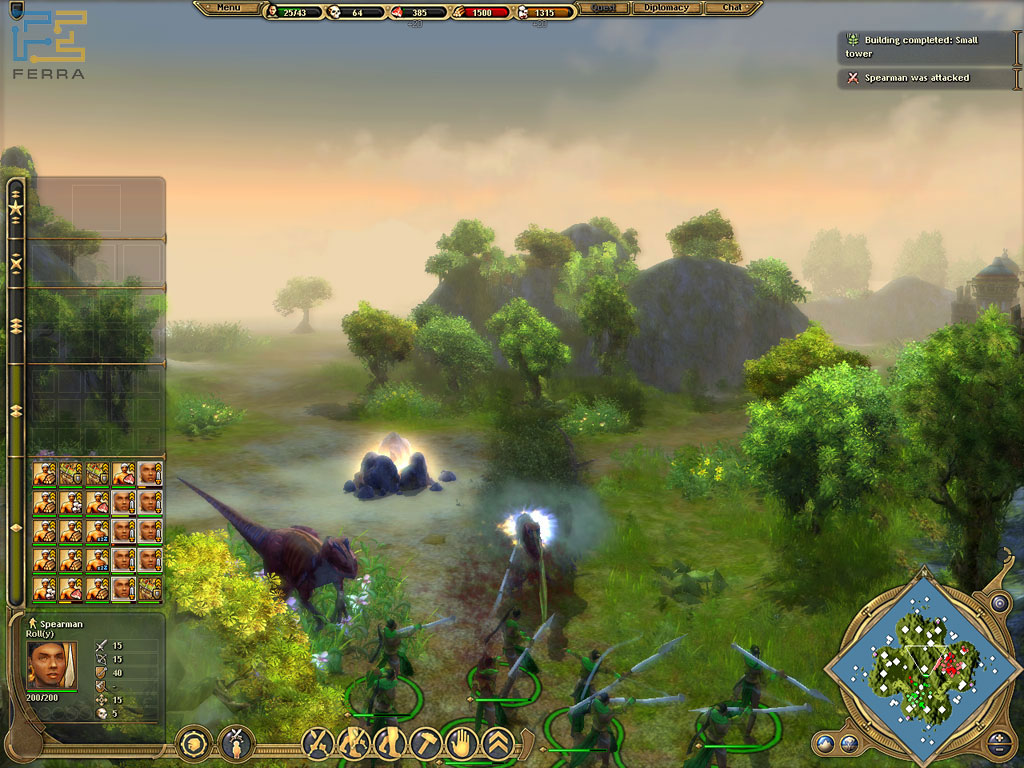Click the tree icon beside the minimap
This screenshot has height=768, width=1024.
tap(849, 742)
